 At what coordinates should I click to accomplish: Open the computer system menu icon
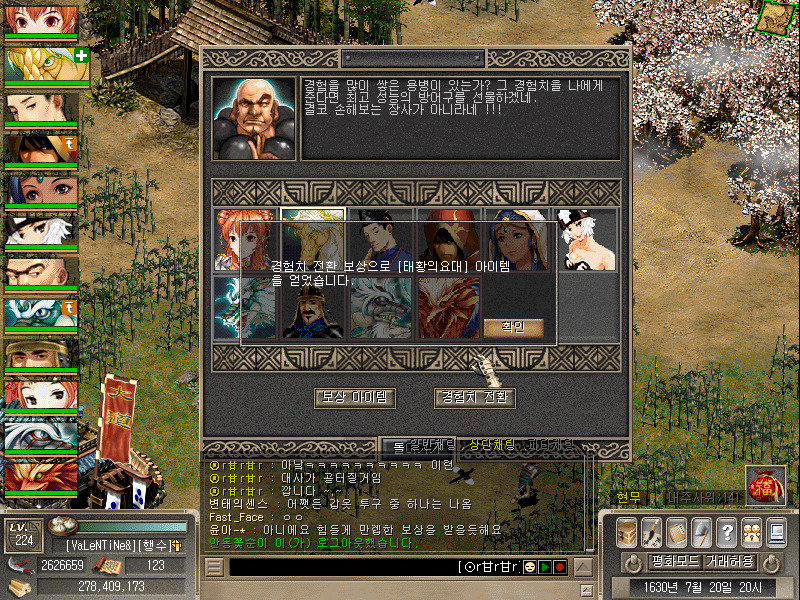(x=776, y=533)
